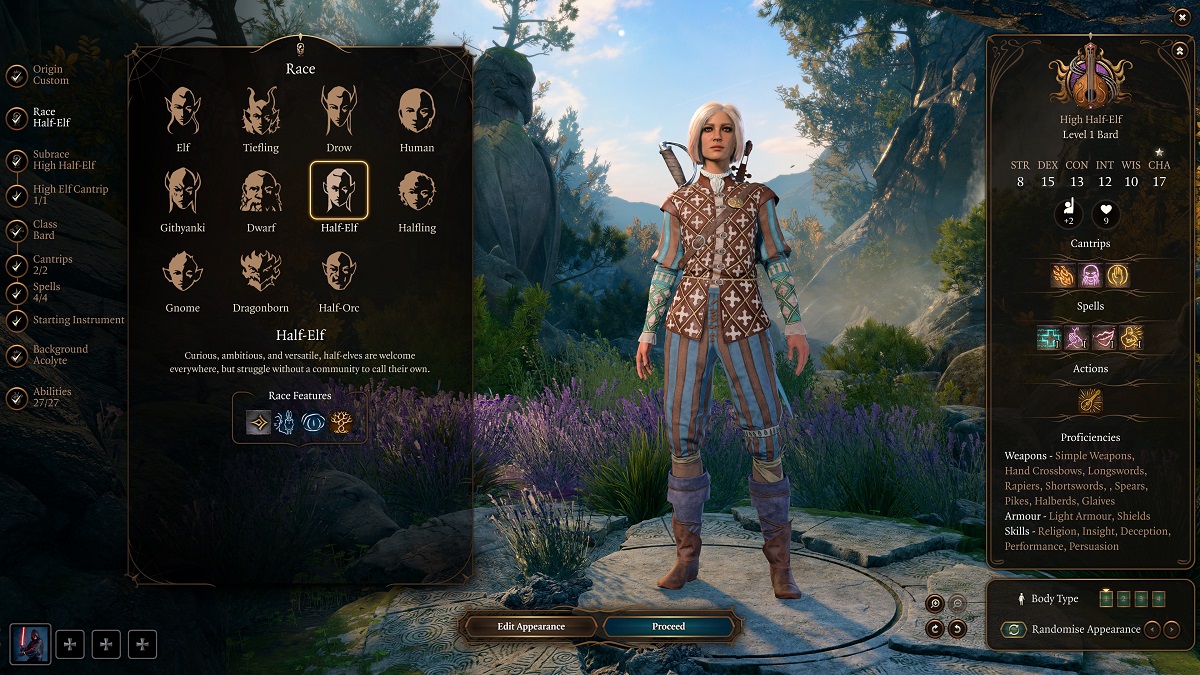
Task: Select the Elf race portrait
Action: coord(182,111)
